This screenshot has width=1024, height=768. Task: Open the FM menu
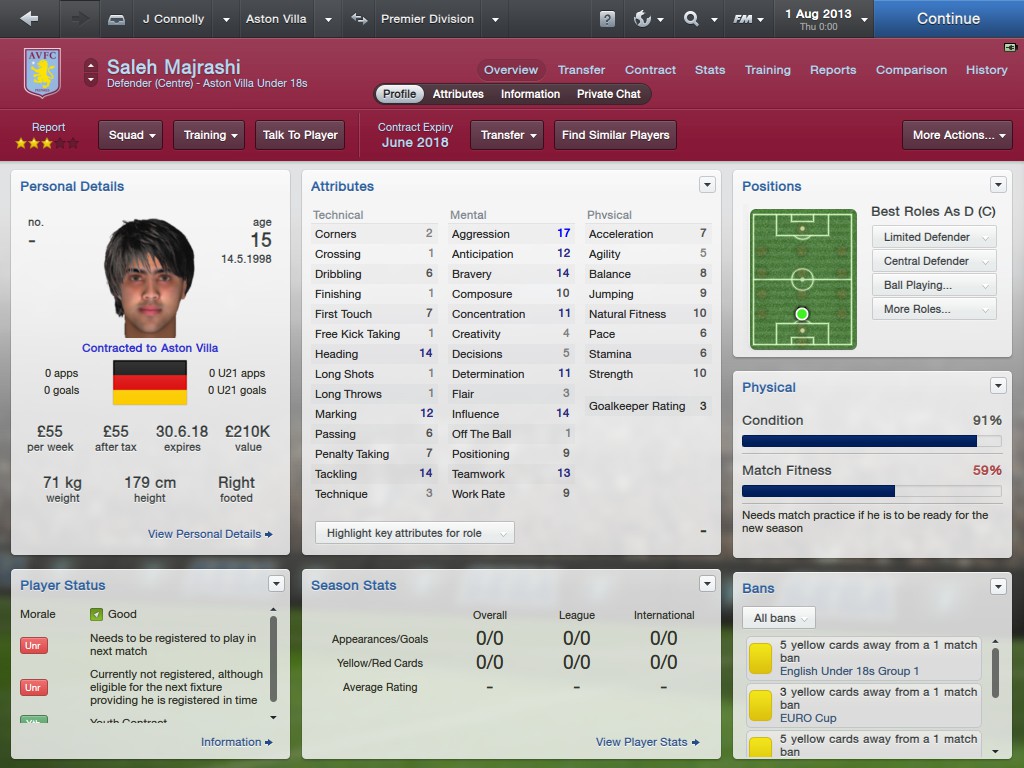pyautogui.click(x=748, y=19)
